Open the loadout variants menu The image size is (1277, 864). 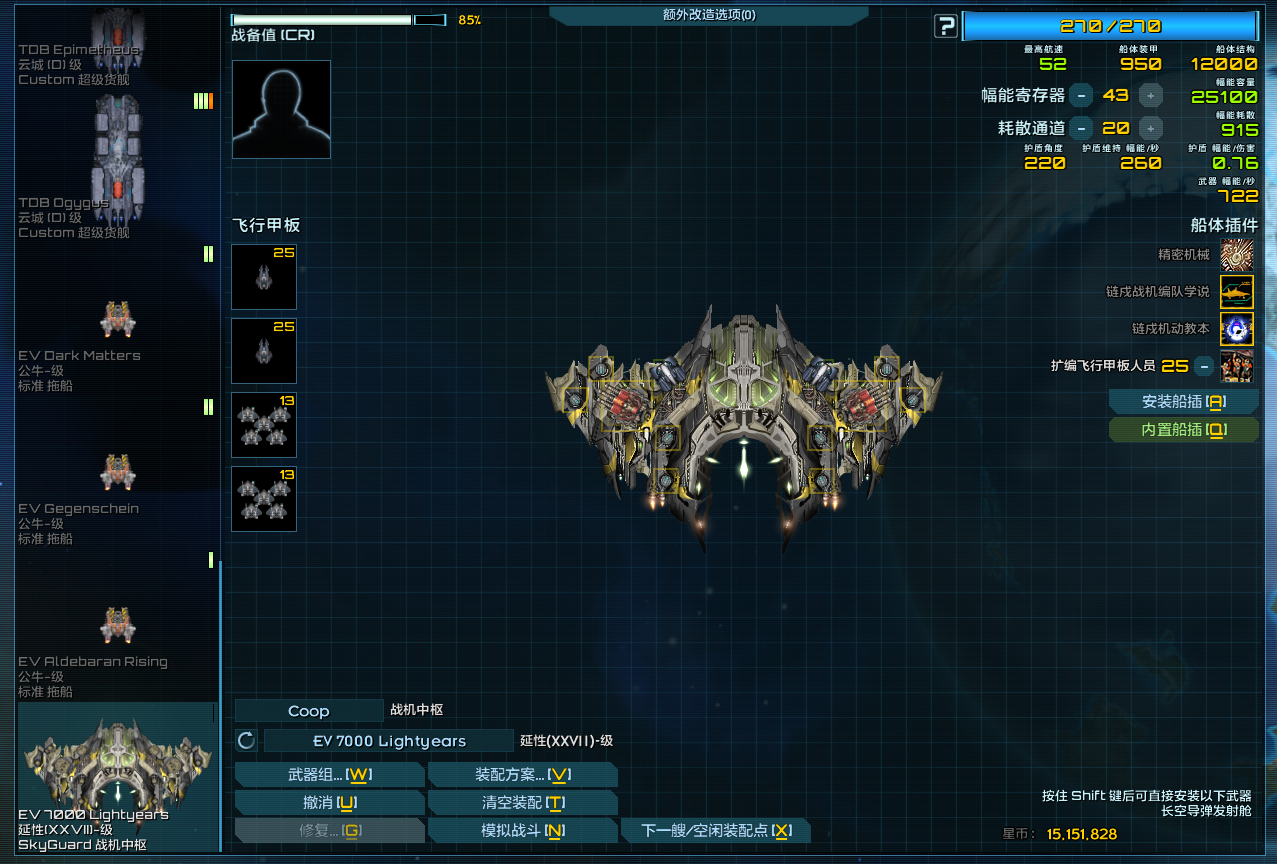coord(522,775)
